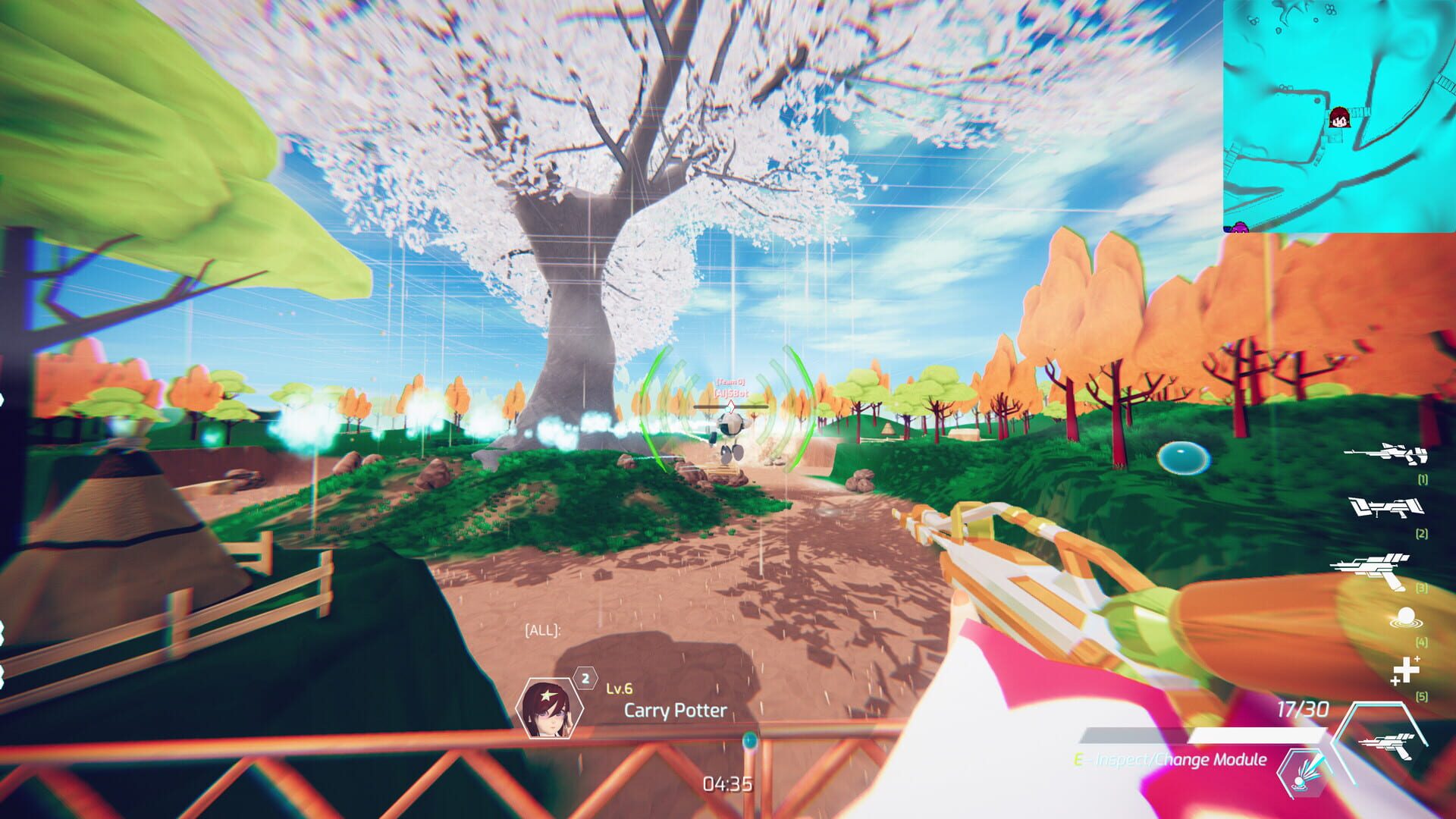Click the 17/30 ammo counter
Image resolution: width=1456 pixels, height=819 pixels.
[1303, 709]
